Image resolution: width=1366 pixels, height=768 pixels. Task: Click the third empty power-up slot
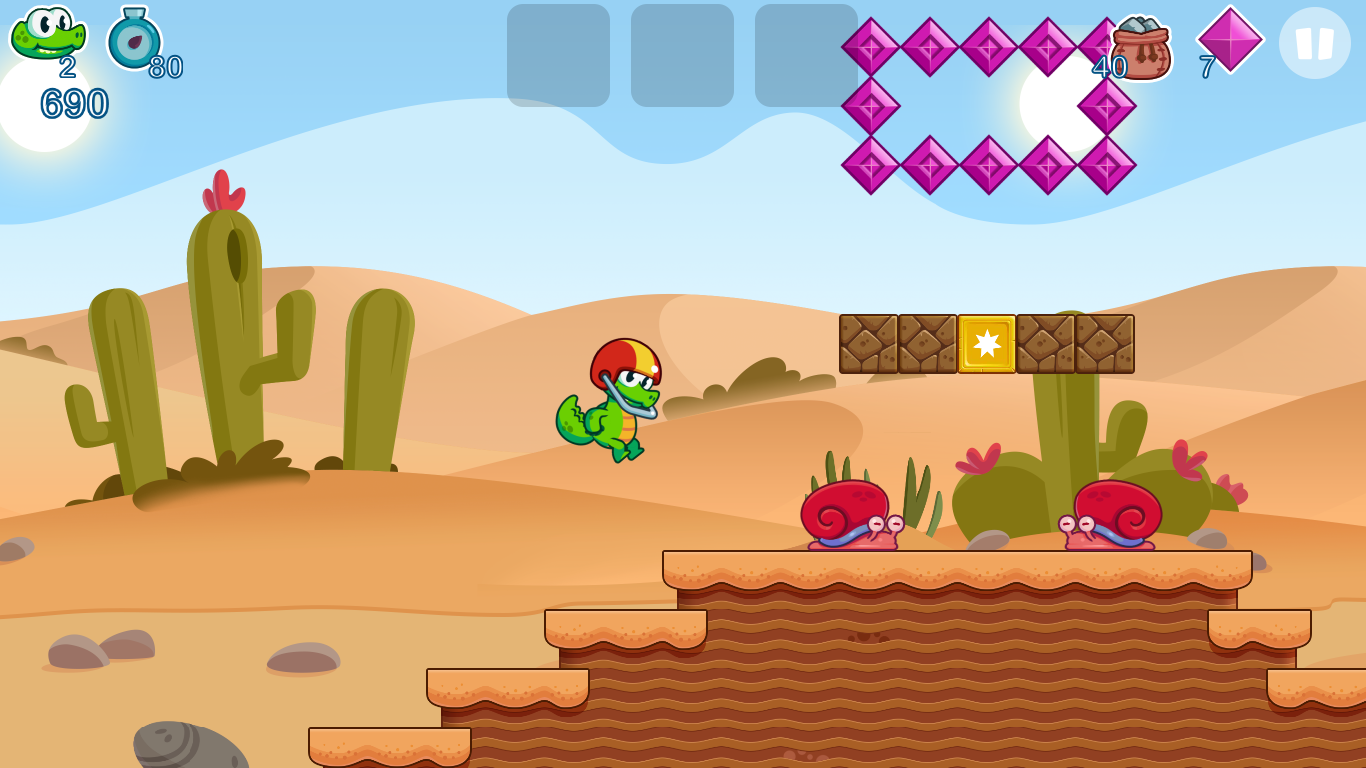[805, 55]
